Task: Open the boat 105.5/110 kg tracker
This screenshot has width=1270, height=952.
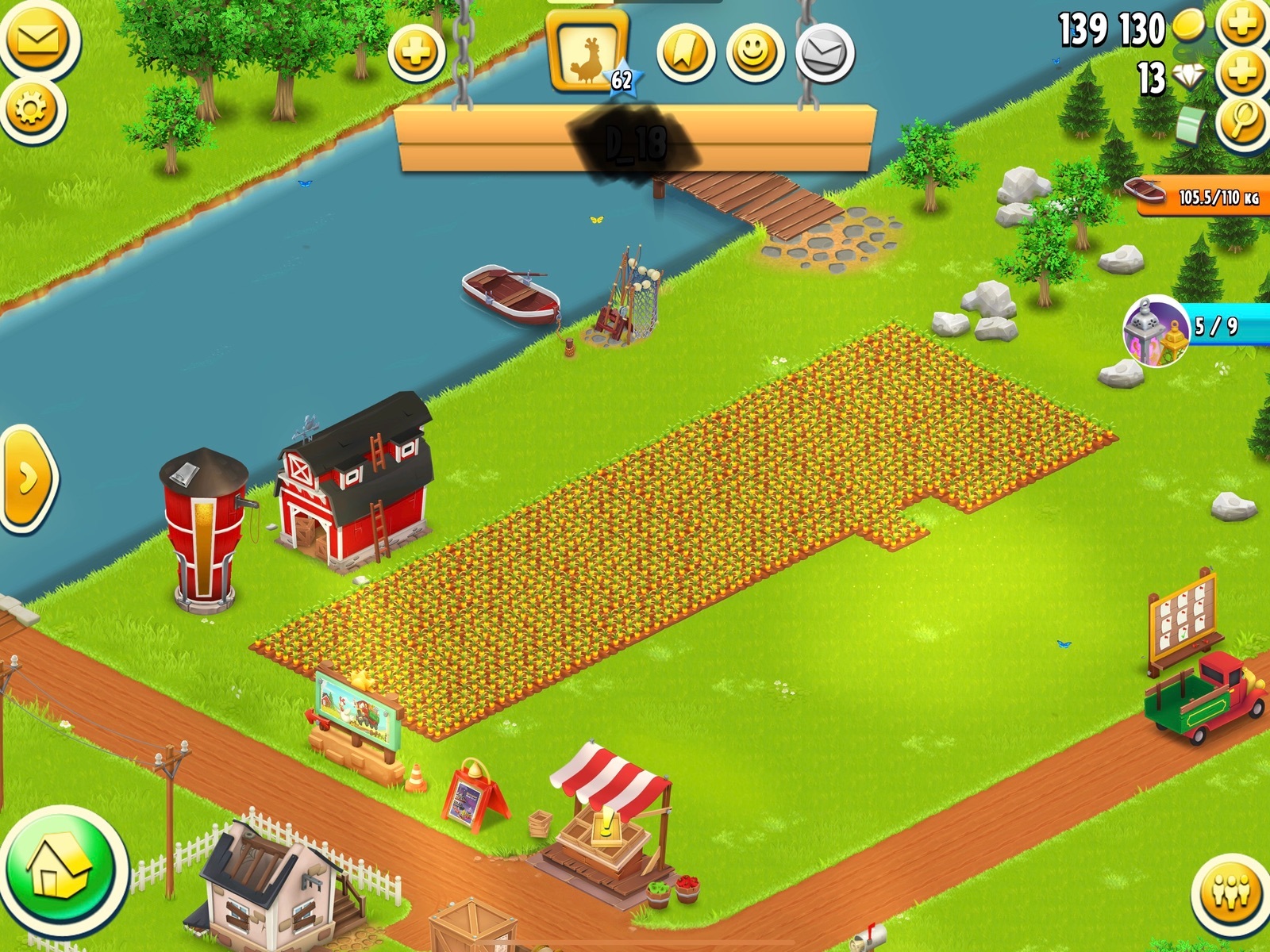Action: tap(1199, 195)
